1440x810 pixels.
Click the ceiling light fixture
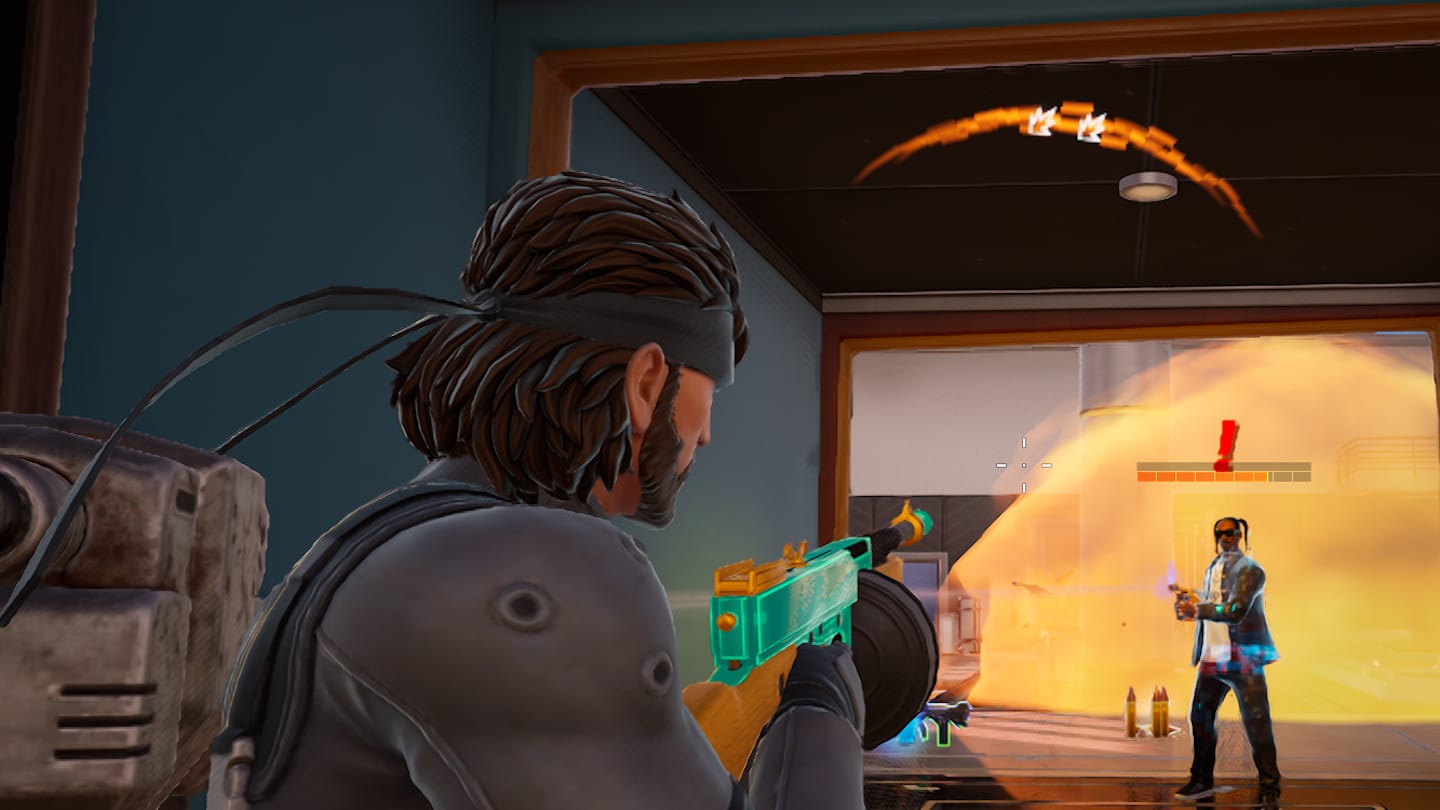pyautogui.click(x=1147, y=185)
